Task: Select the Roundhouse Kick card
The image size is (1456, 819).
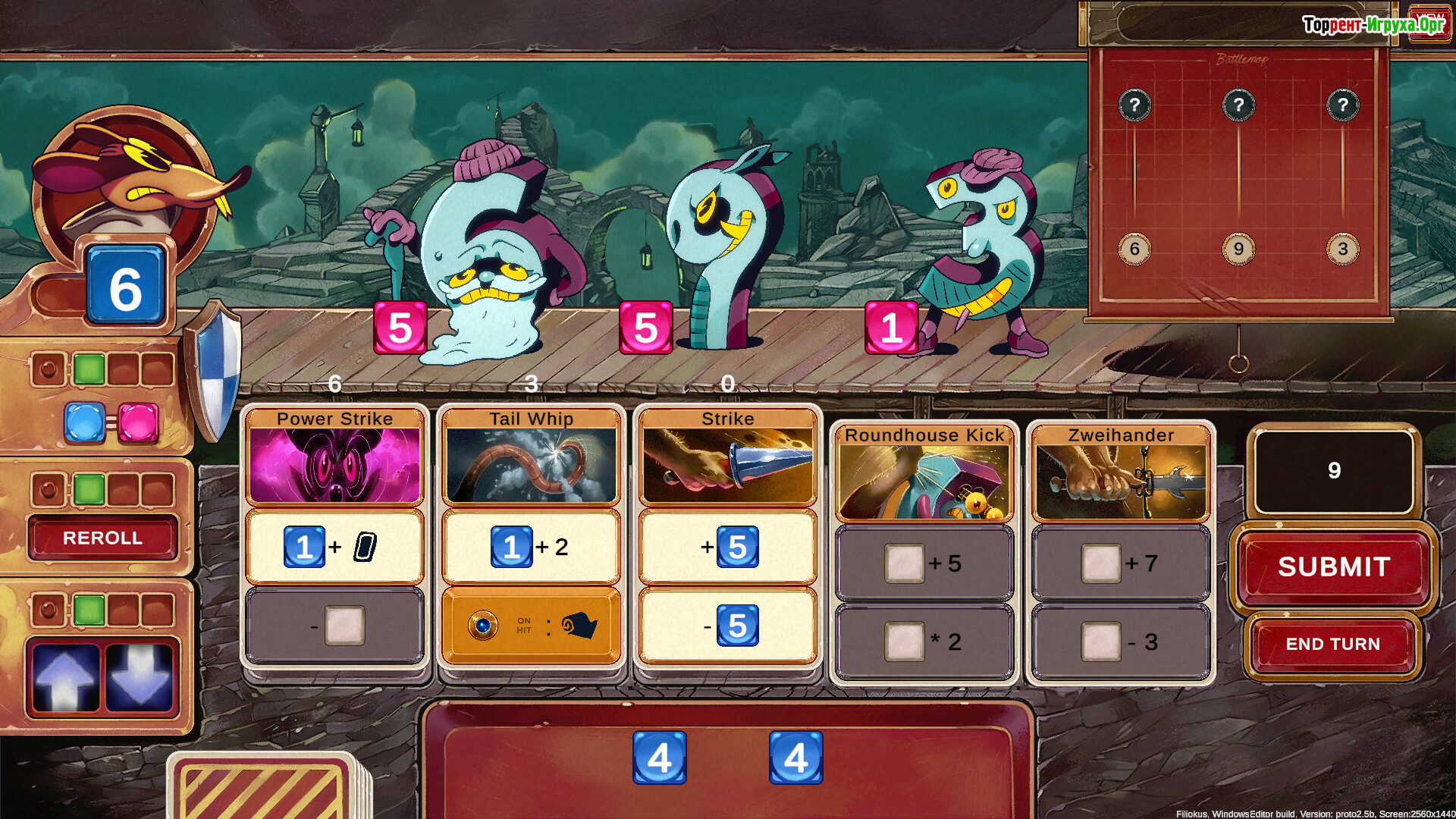Action: tap(924, 436)
